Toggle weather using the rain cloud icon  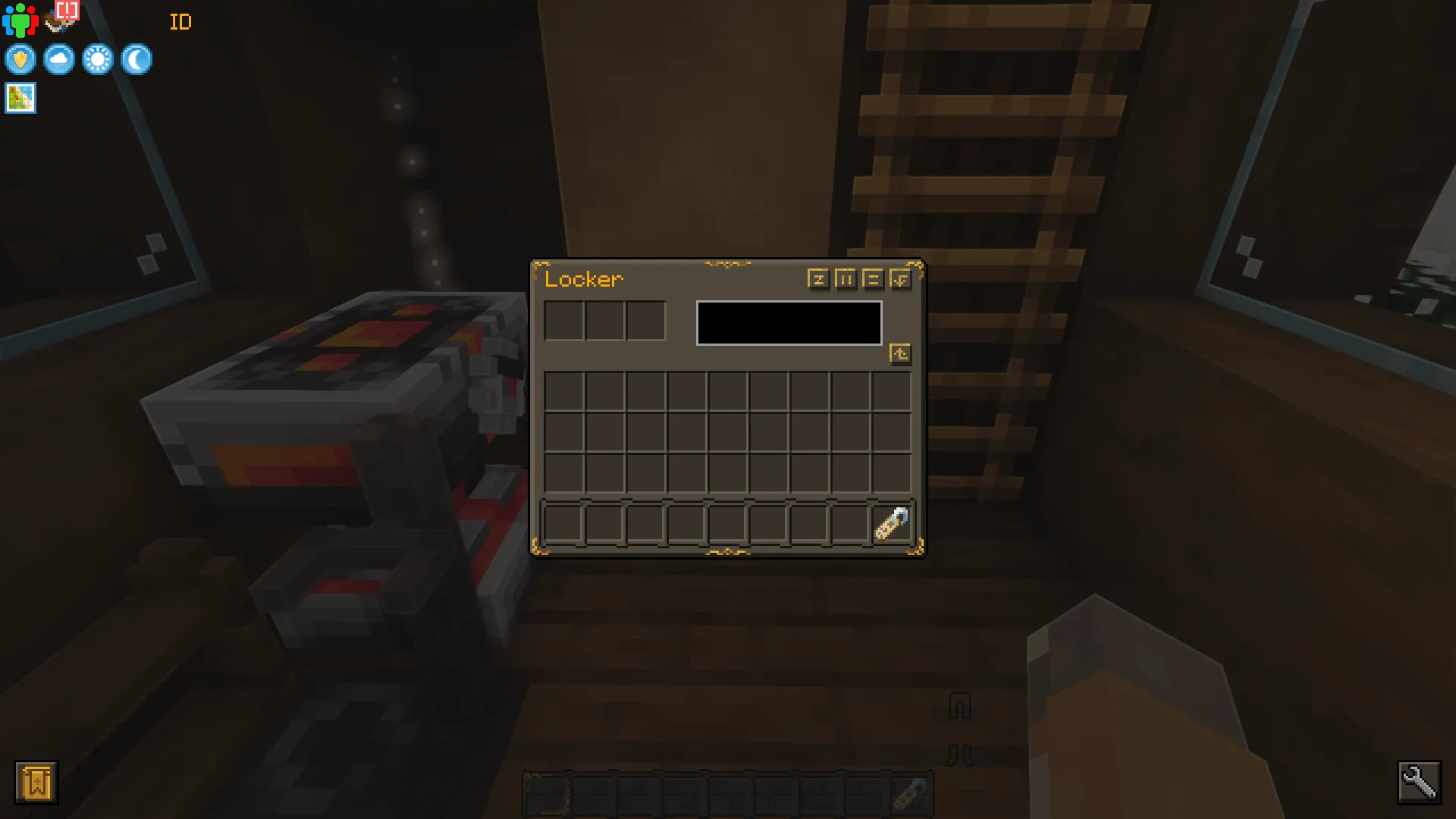point(58,59)
